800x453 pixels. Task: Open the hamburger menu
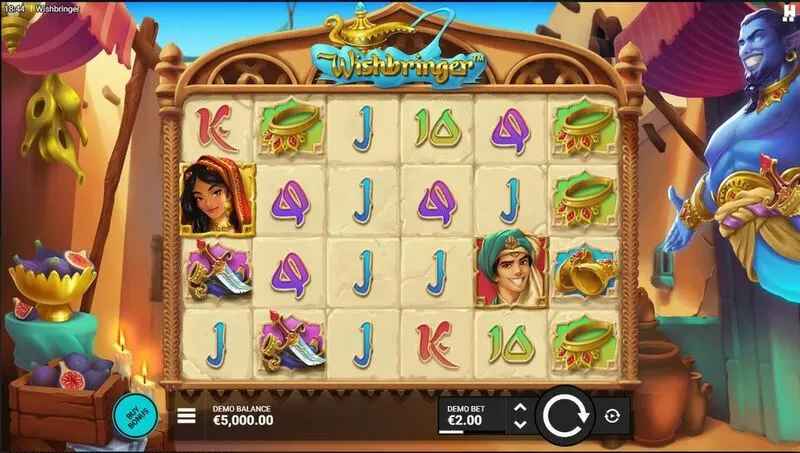(187, 416)
